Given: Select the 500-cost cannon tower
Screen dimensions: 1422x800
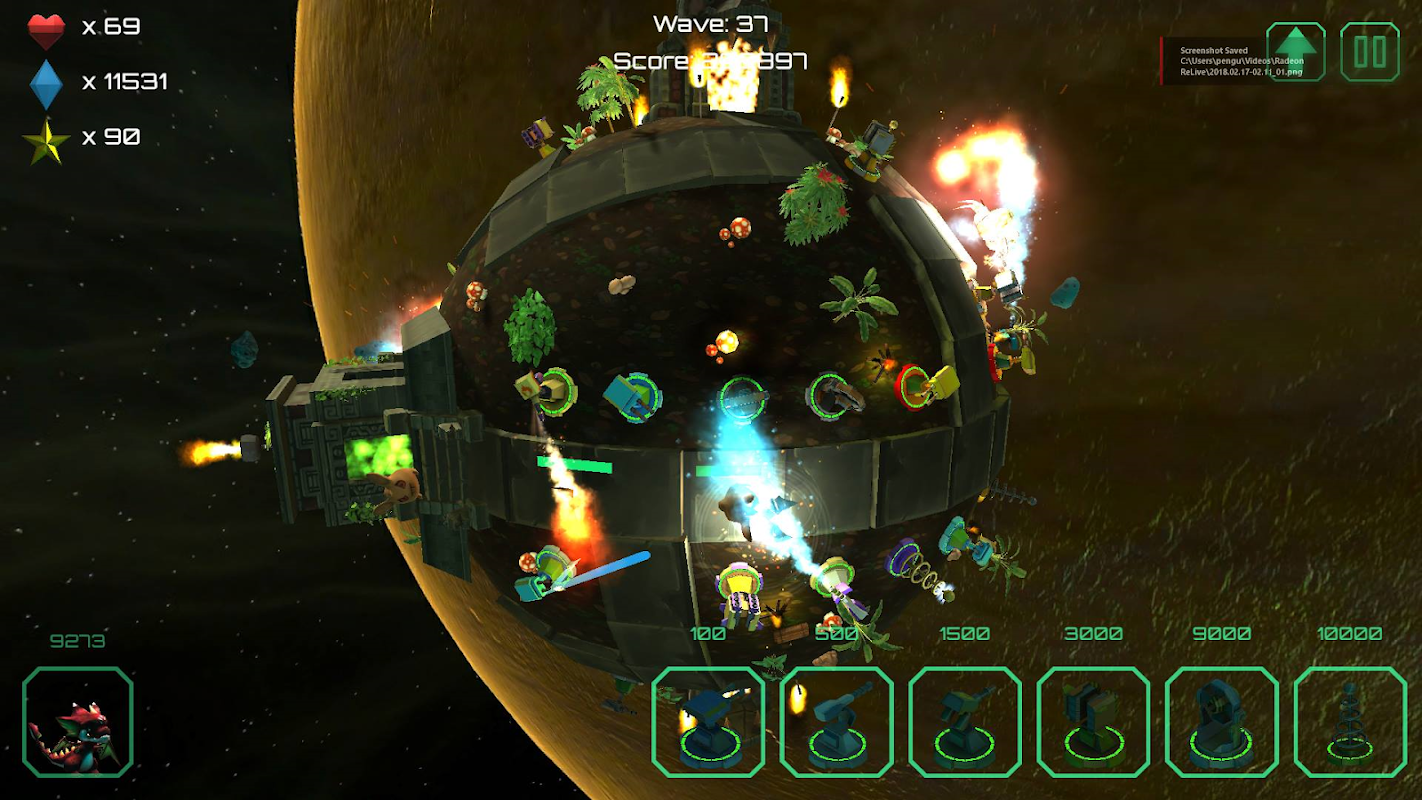Looking at the screenshot, I should [836, 722].
